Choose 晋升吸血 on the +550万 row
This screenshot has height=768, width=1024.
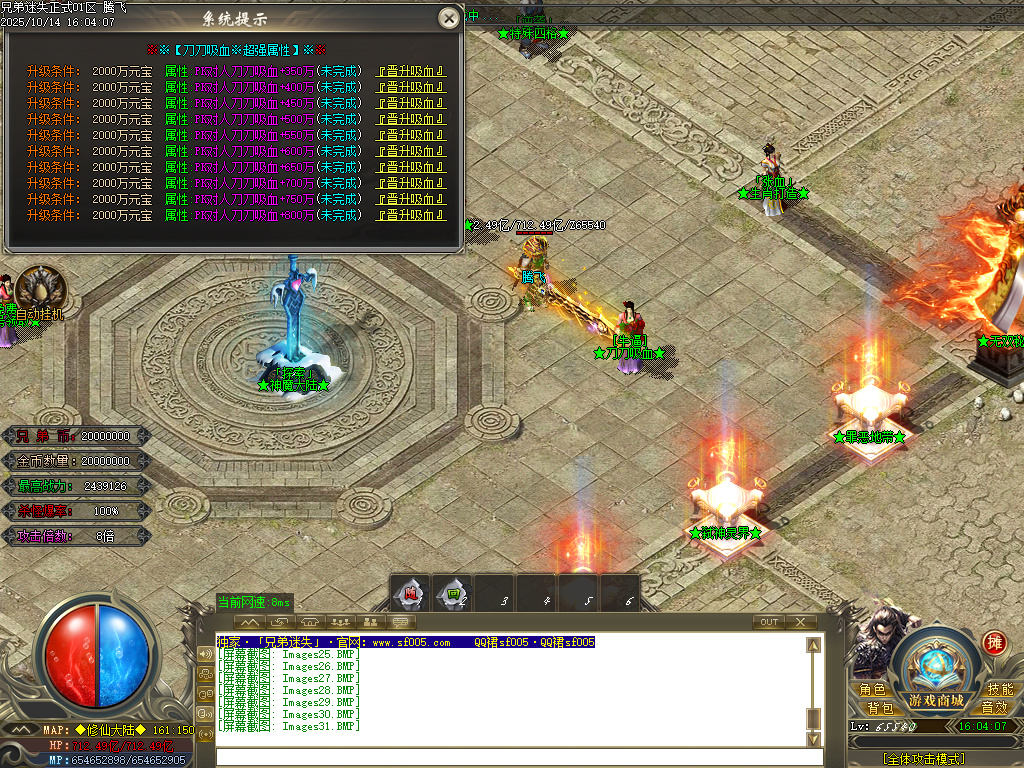point(410,135)
